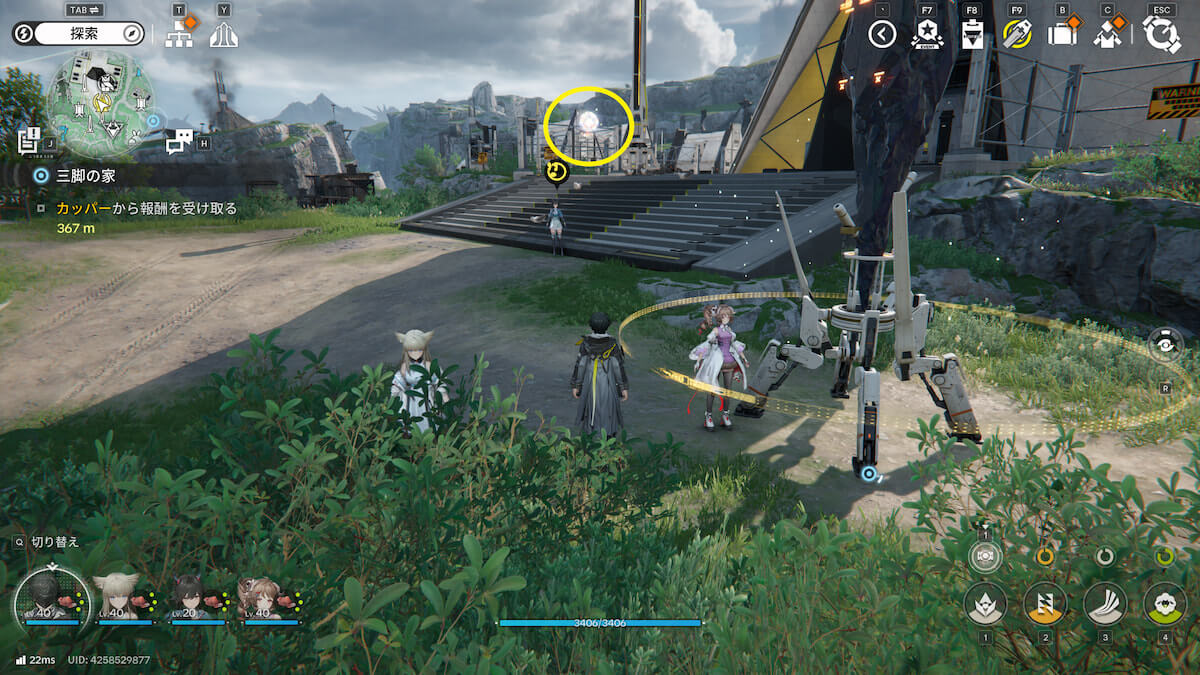1200x675 pixels.
Task: Open the main system menu ring icon
Action: tap(1162, 35)
